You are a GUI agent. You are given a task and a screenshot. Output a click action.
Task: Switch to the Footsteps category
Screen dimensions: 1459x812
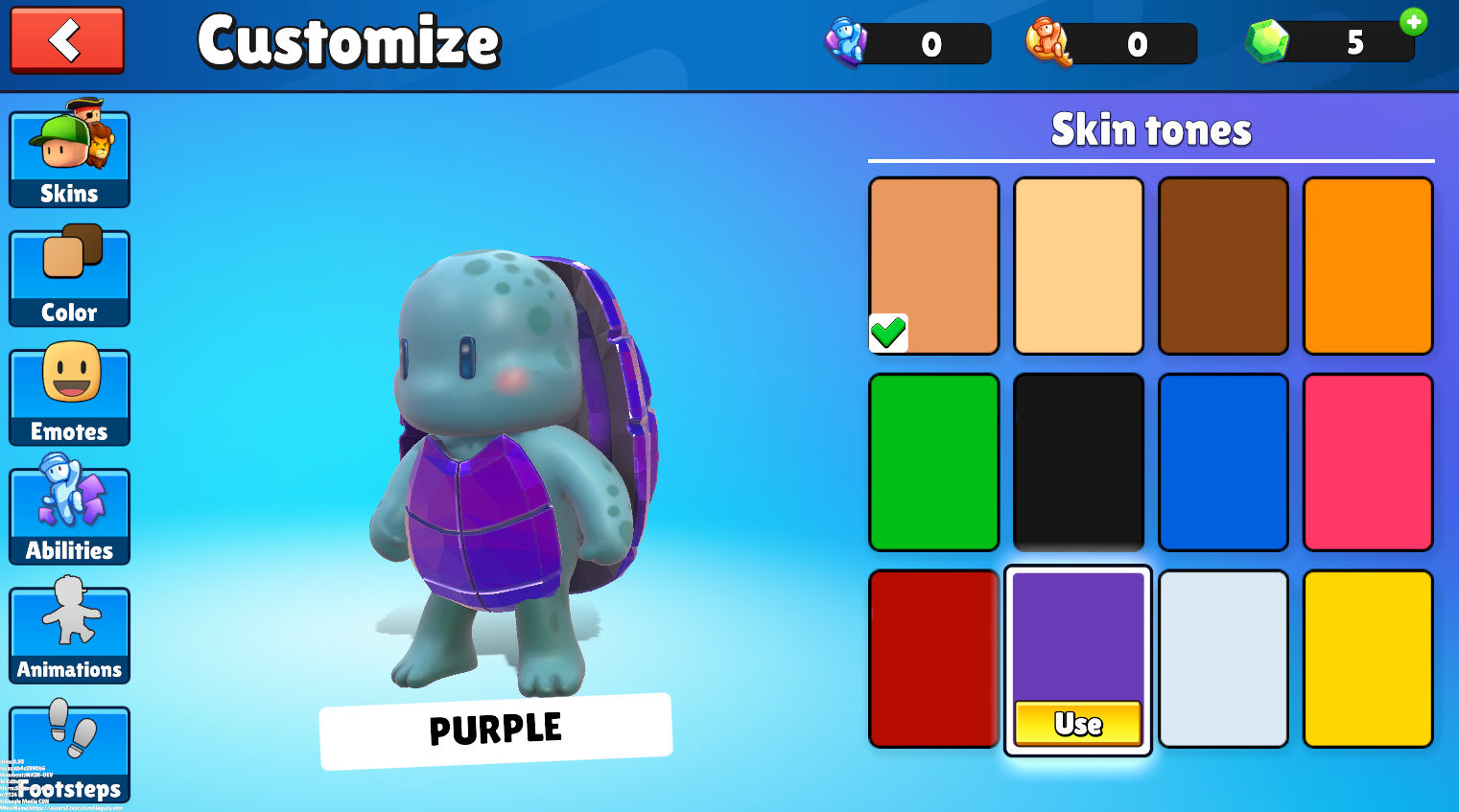coord(69,754)
